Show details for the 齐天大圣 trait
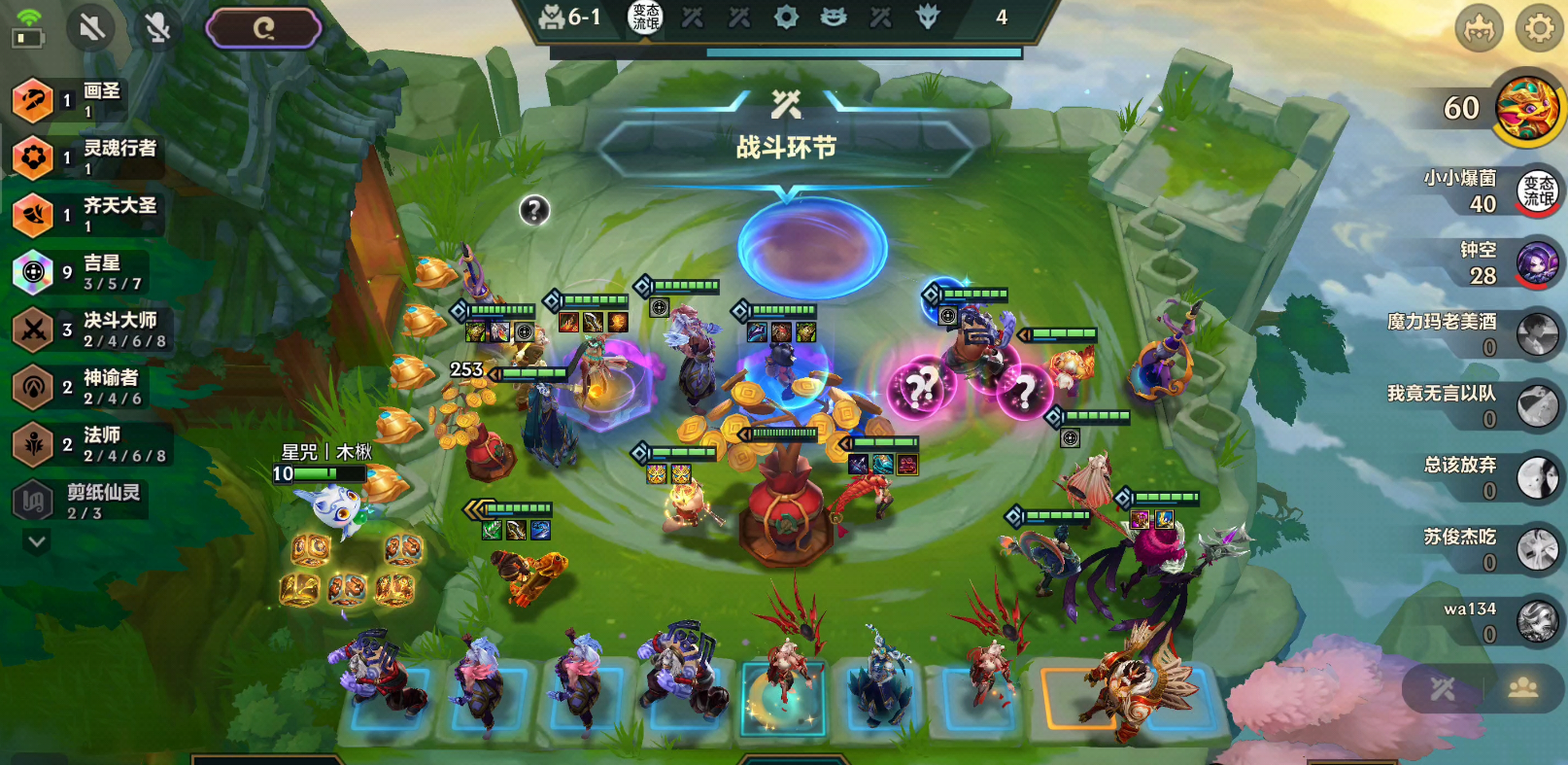The image size is (1568, 765). coord(87,214)
